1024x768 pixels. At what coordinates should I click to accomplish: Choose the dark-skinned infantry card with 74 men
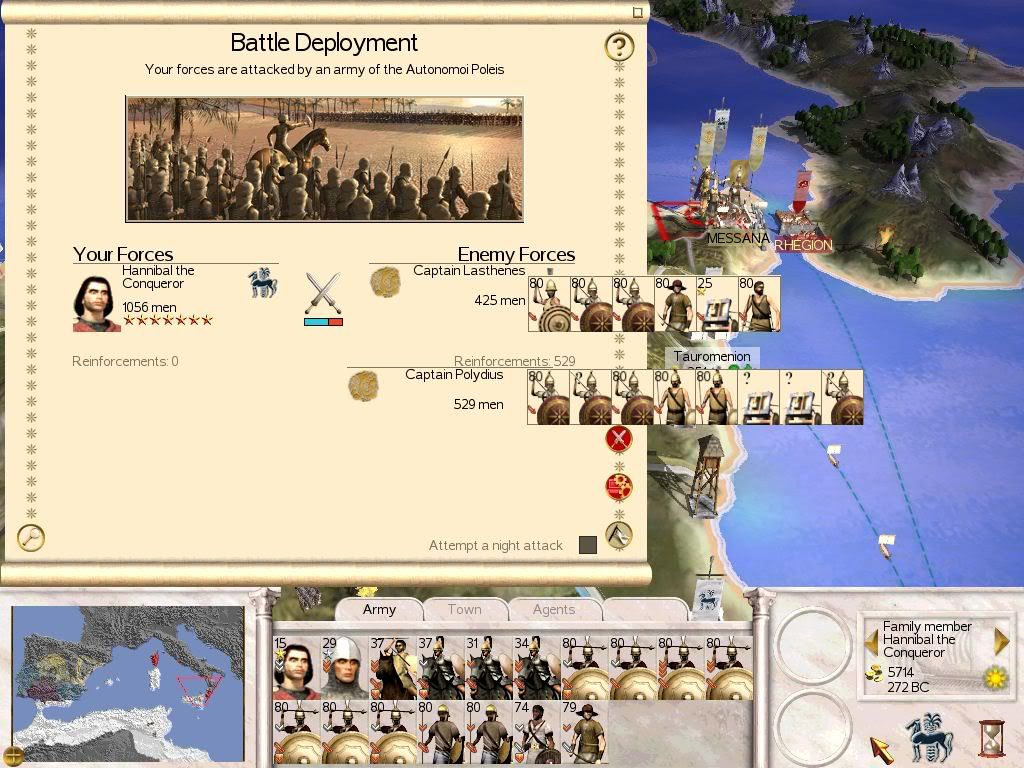point(536,733)
